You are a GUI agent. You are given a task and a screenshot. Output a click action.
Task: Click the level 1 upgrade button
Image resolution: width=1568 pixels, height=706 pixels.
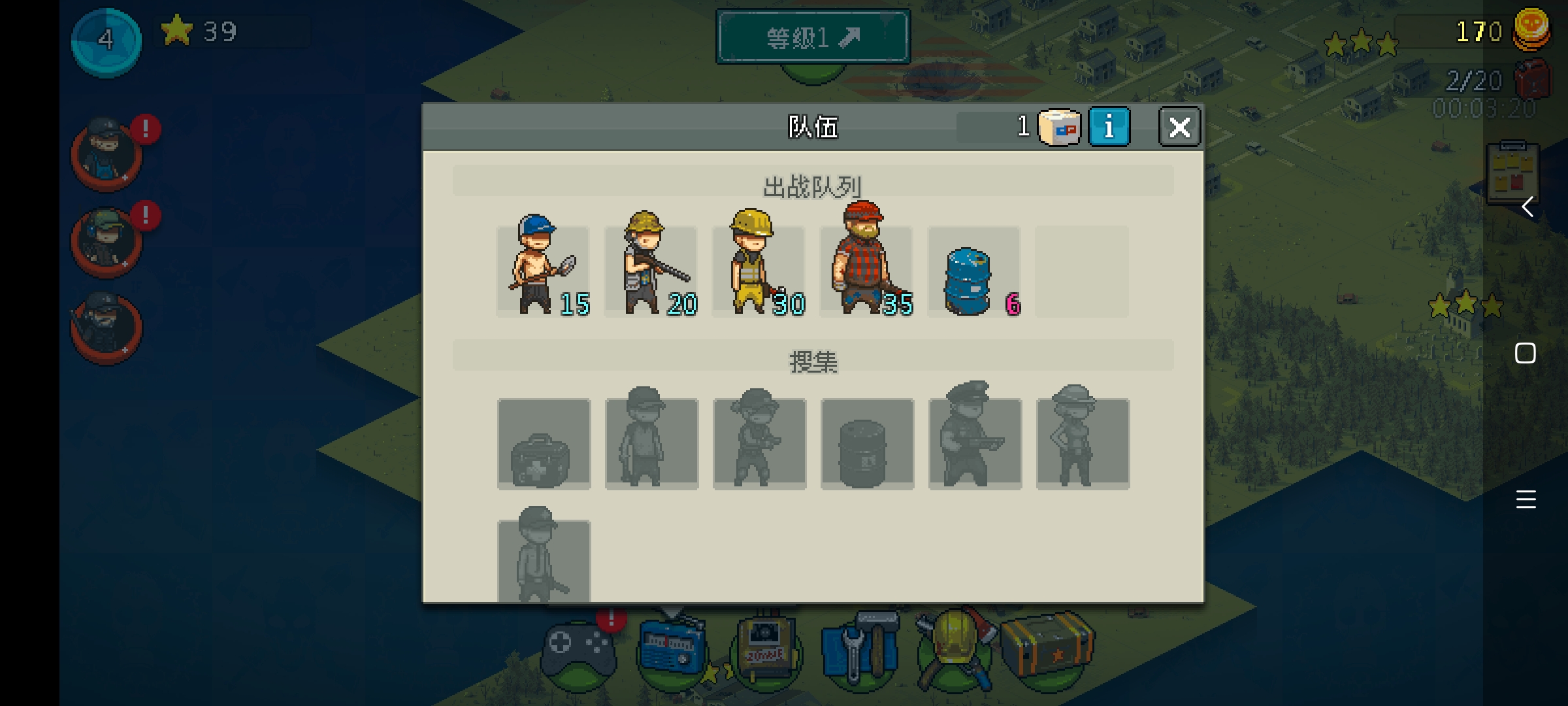coord(813,37)
